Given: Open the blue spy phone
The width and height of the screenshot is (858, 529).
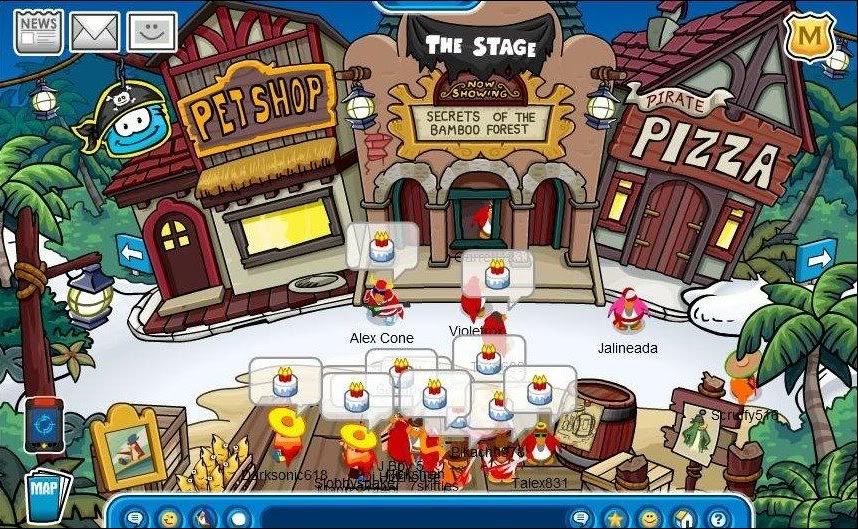Looking at the screenshot, I should (44, 424).
